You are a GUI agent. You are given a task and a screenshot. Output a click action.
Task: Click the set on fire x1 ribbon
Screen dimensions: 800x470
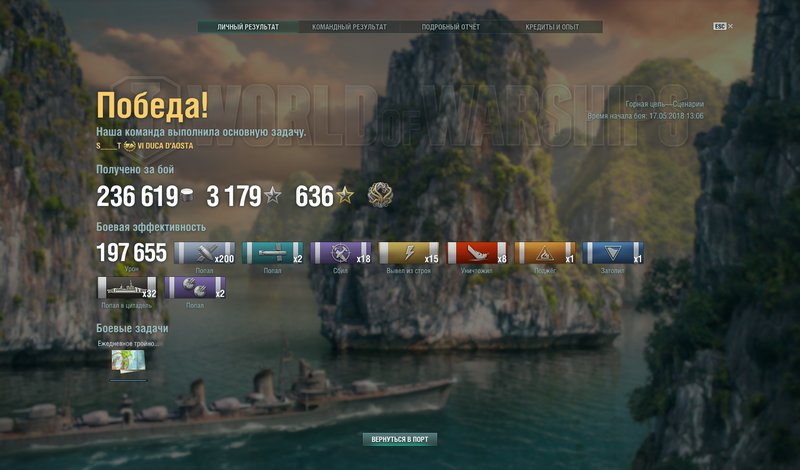click(x=545, y=253)
